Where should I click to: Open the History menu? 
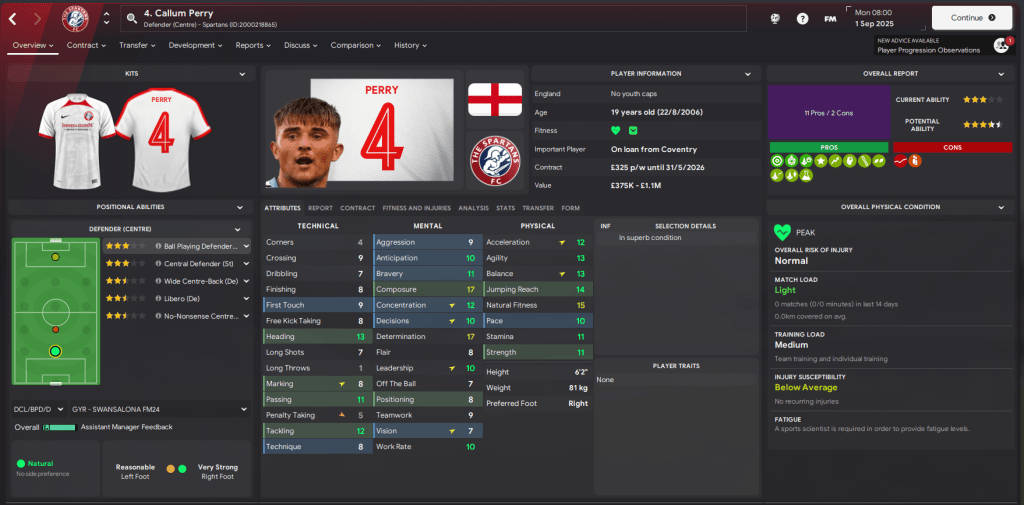point(410,45)
